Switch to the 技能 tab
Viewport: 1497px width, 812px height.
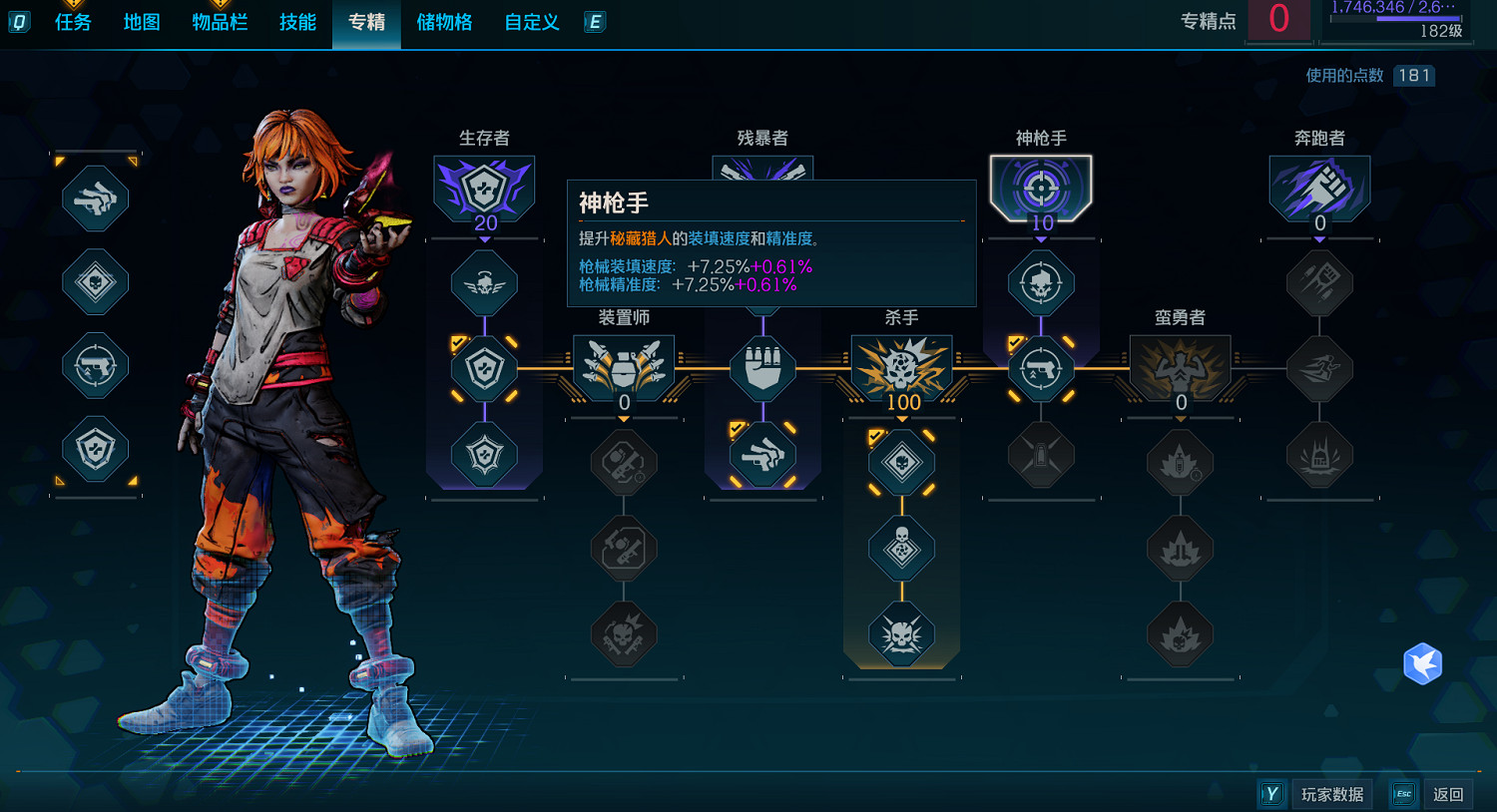click(x=296, y=22)
